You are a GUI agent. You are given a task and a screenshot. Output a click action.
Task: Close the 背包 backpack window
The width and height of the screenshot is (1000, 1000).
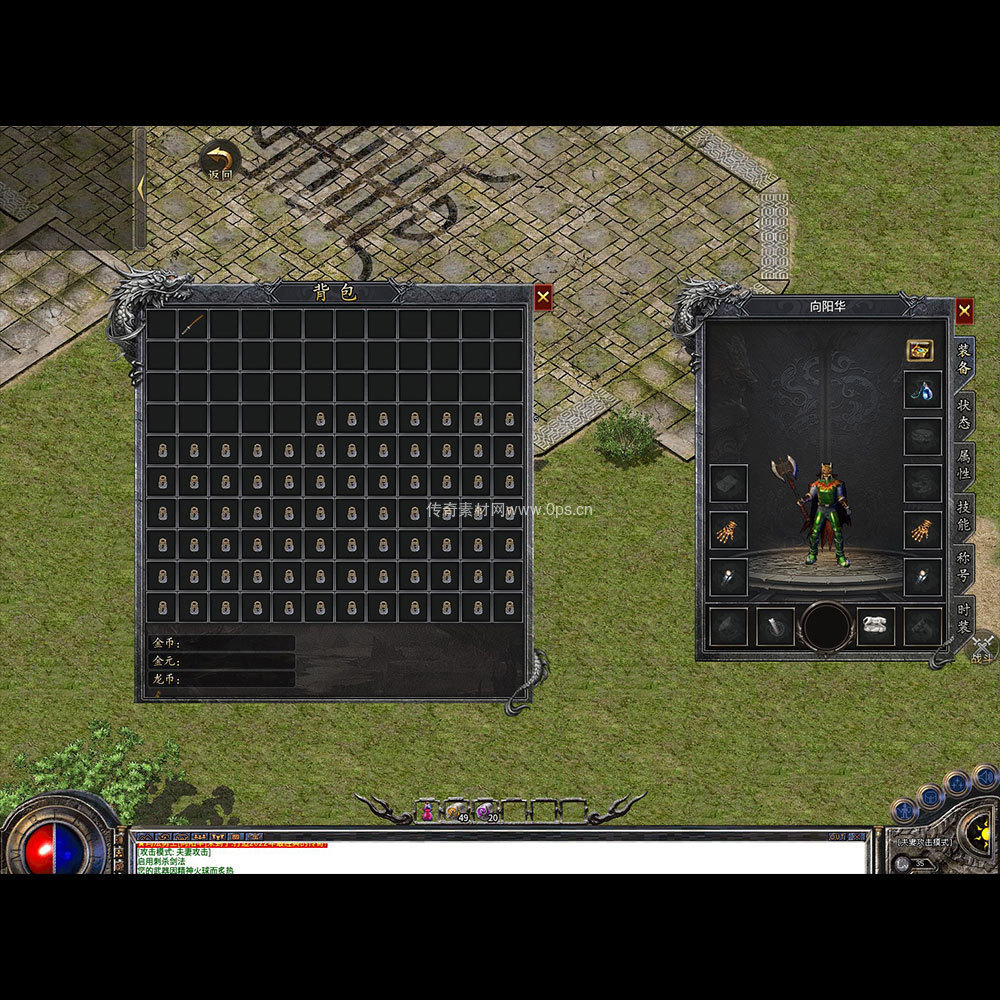pyautogui.click(x=542, y=297)
